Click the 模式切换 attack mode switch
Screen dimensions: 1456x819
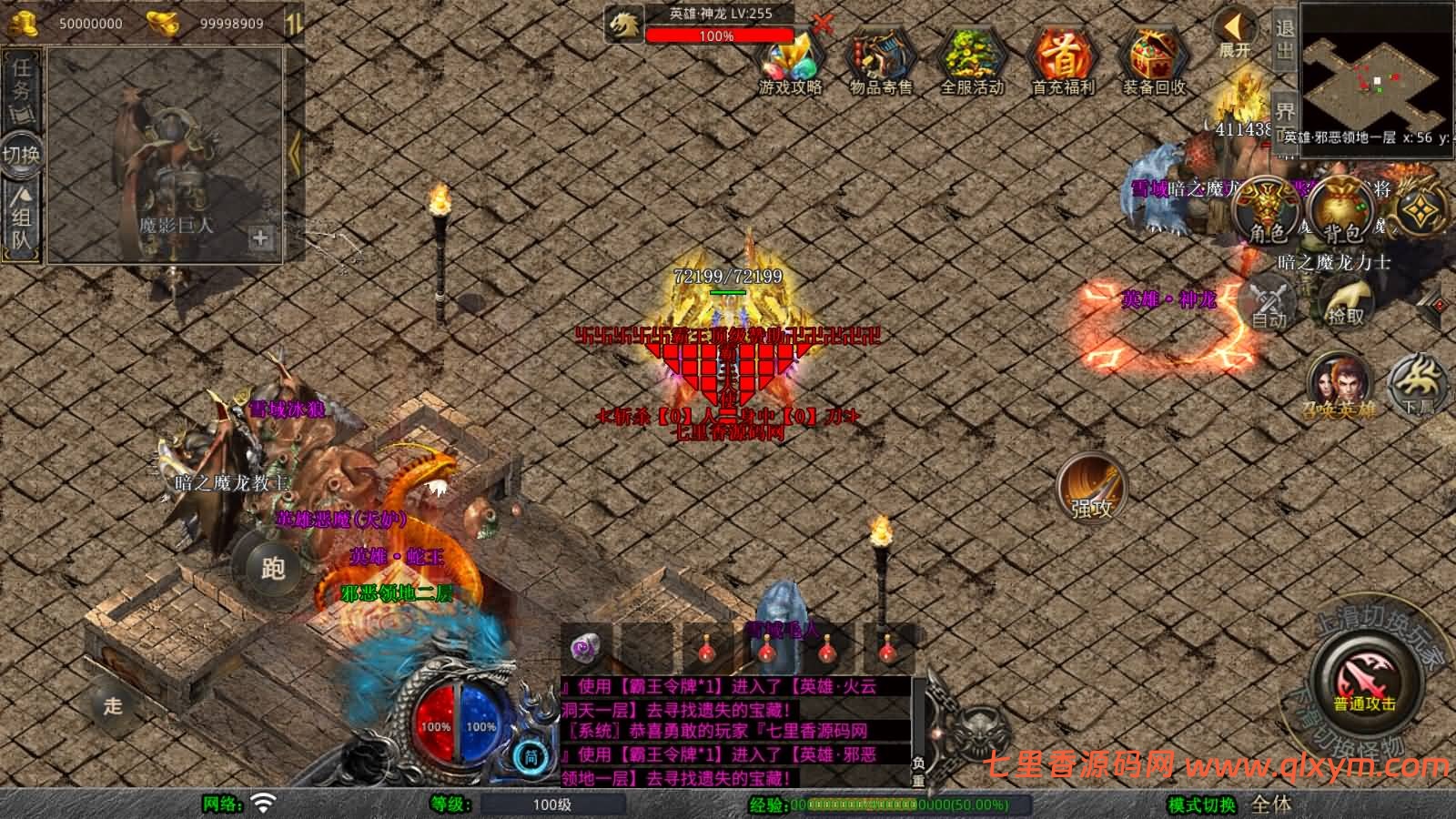point(1203,804)
